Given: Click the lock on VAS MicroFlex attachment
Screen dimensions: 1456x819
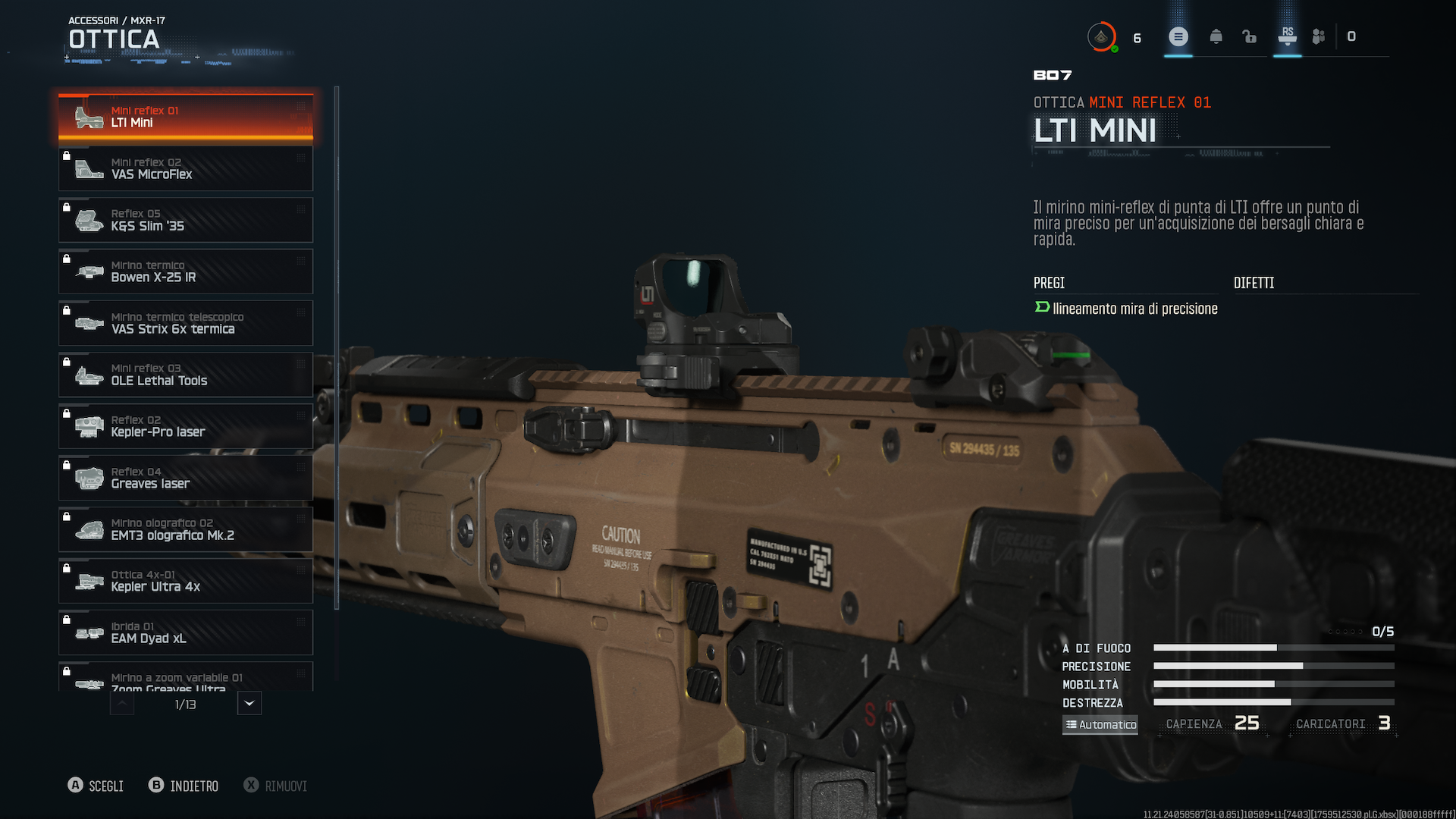Looking at the screenshot, I should coord(67,155).
